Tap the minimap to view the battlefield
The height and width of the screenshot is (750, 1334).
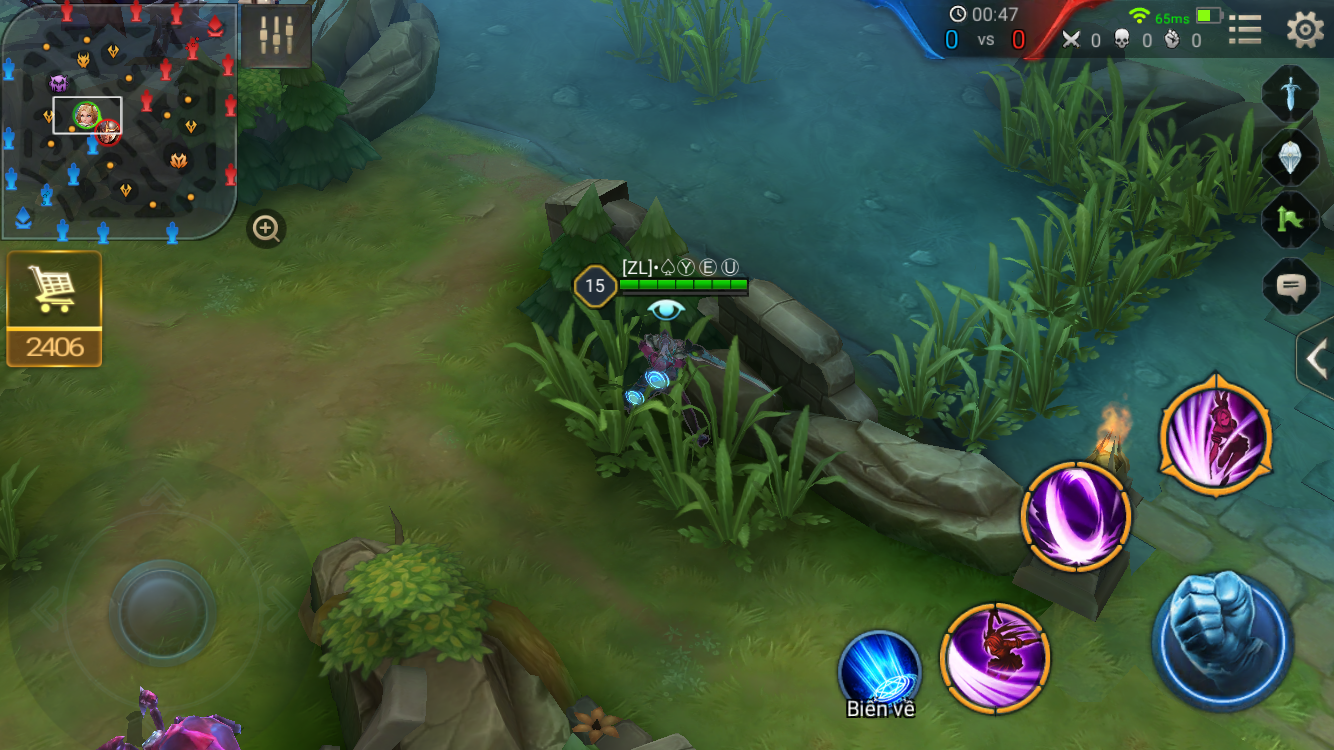coord(118,122)
